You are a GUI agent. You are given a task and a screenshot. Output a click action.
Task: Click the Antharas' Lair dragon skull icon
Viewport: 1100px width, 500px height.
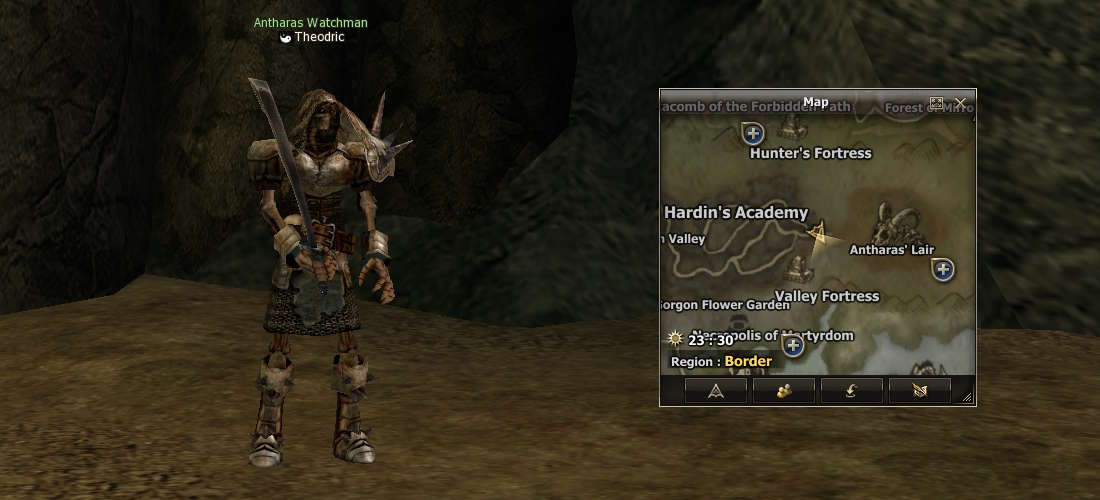coord(890,222)
